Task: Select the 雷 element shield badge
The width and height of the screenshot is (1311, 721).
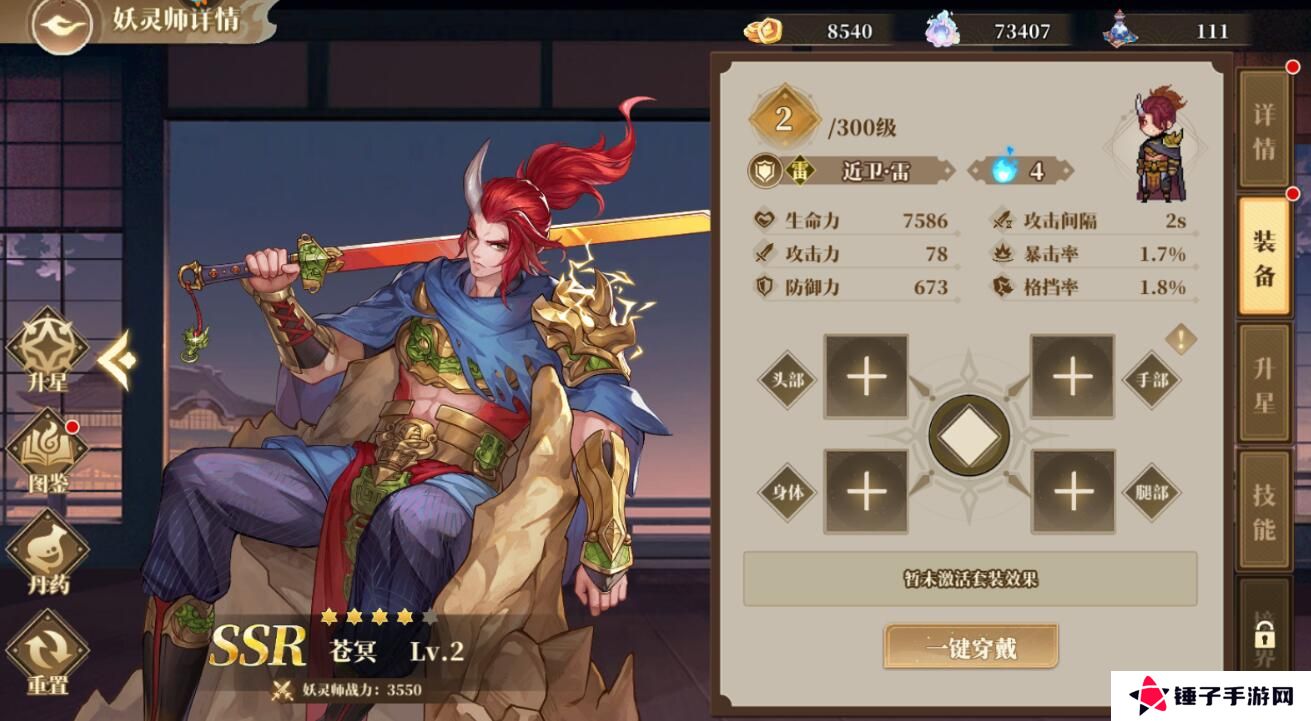Action: pos(764,172)
